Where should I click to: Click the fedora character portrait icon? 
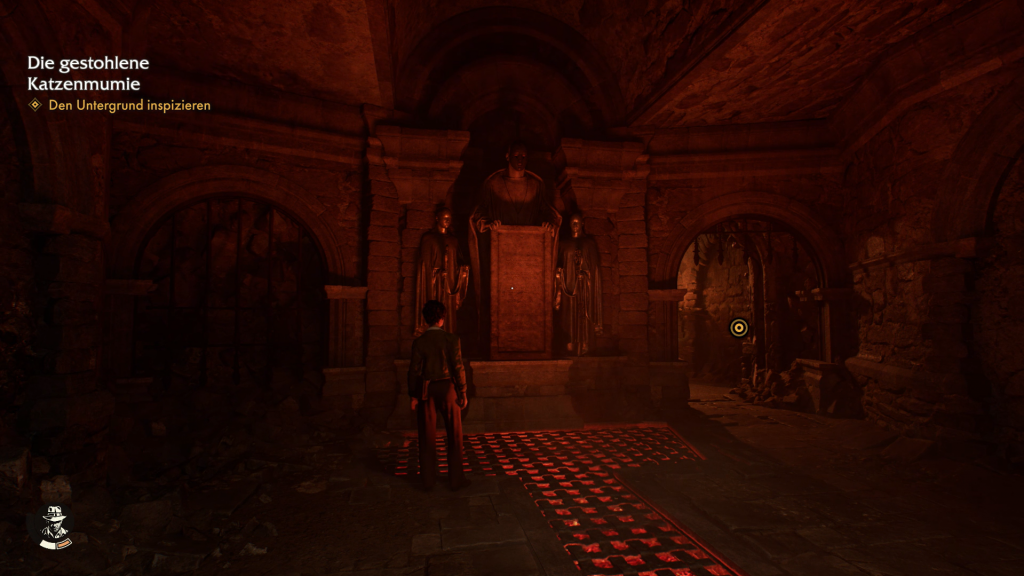coord(54,526)
